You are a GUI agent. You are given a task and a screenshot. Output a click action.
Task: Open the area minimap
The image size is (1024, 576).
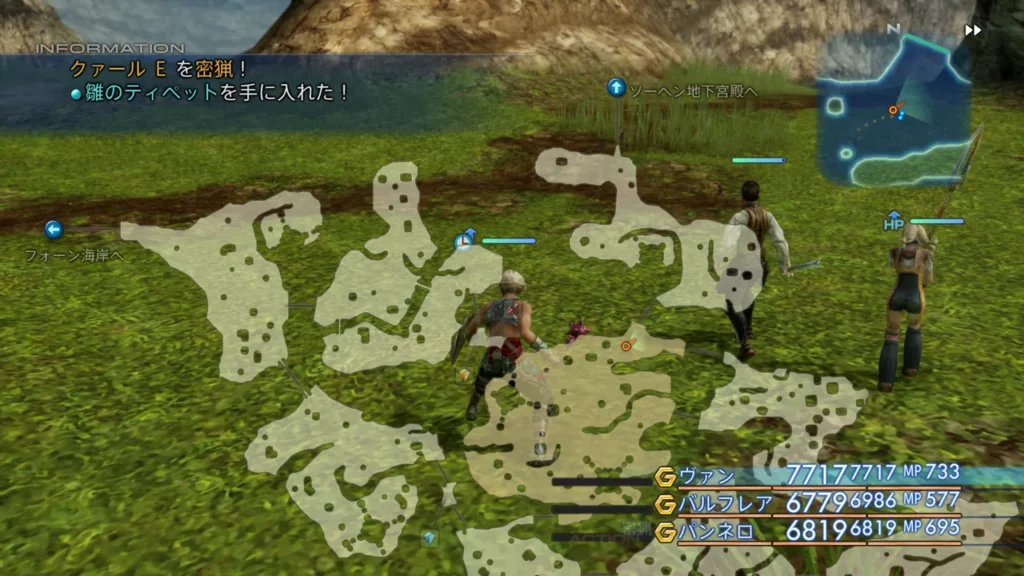click(893, 110)
